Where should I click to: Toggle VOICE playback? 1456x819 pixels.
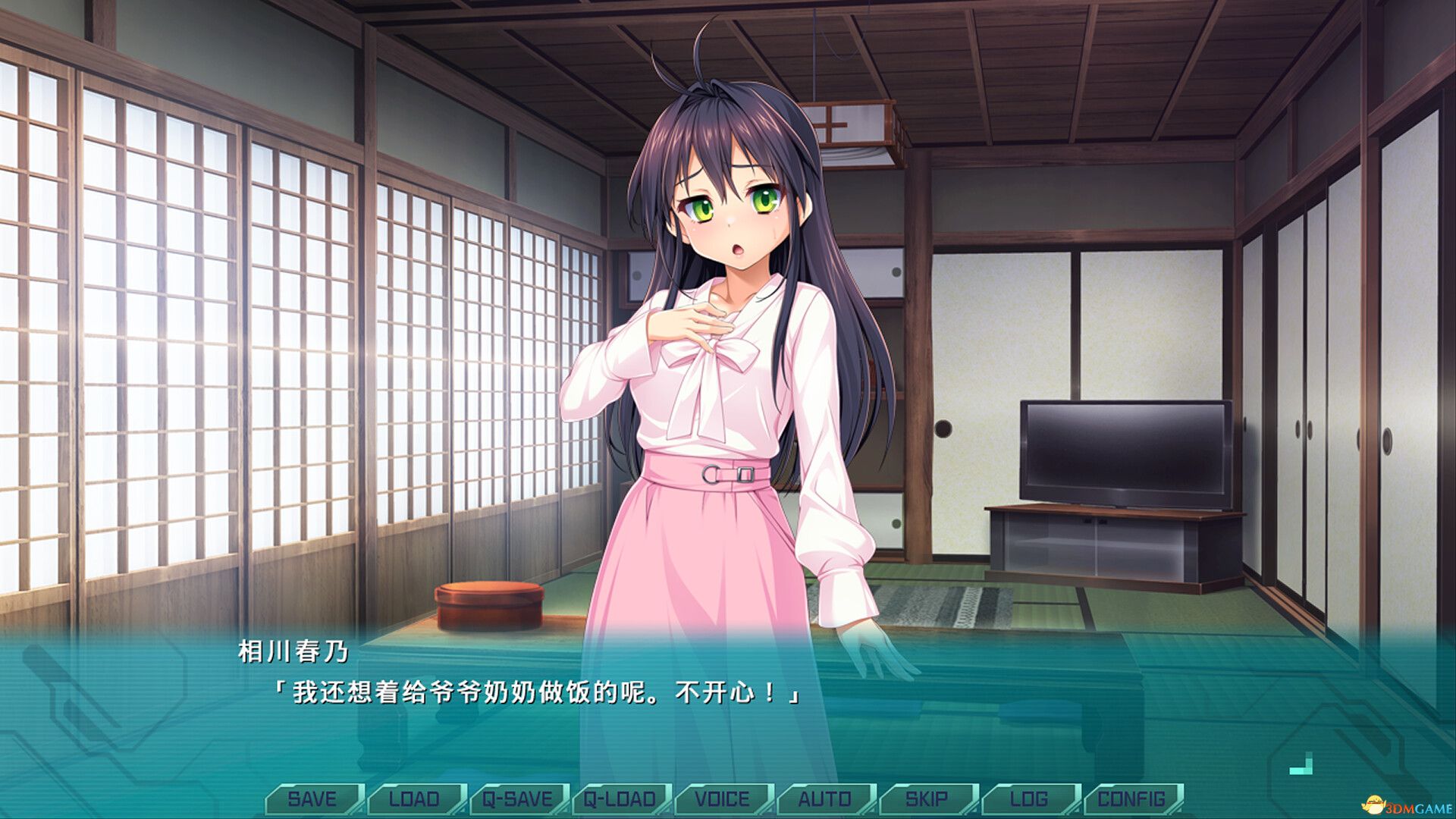point(720,799)
